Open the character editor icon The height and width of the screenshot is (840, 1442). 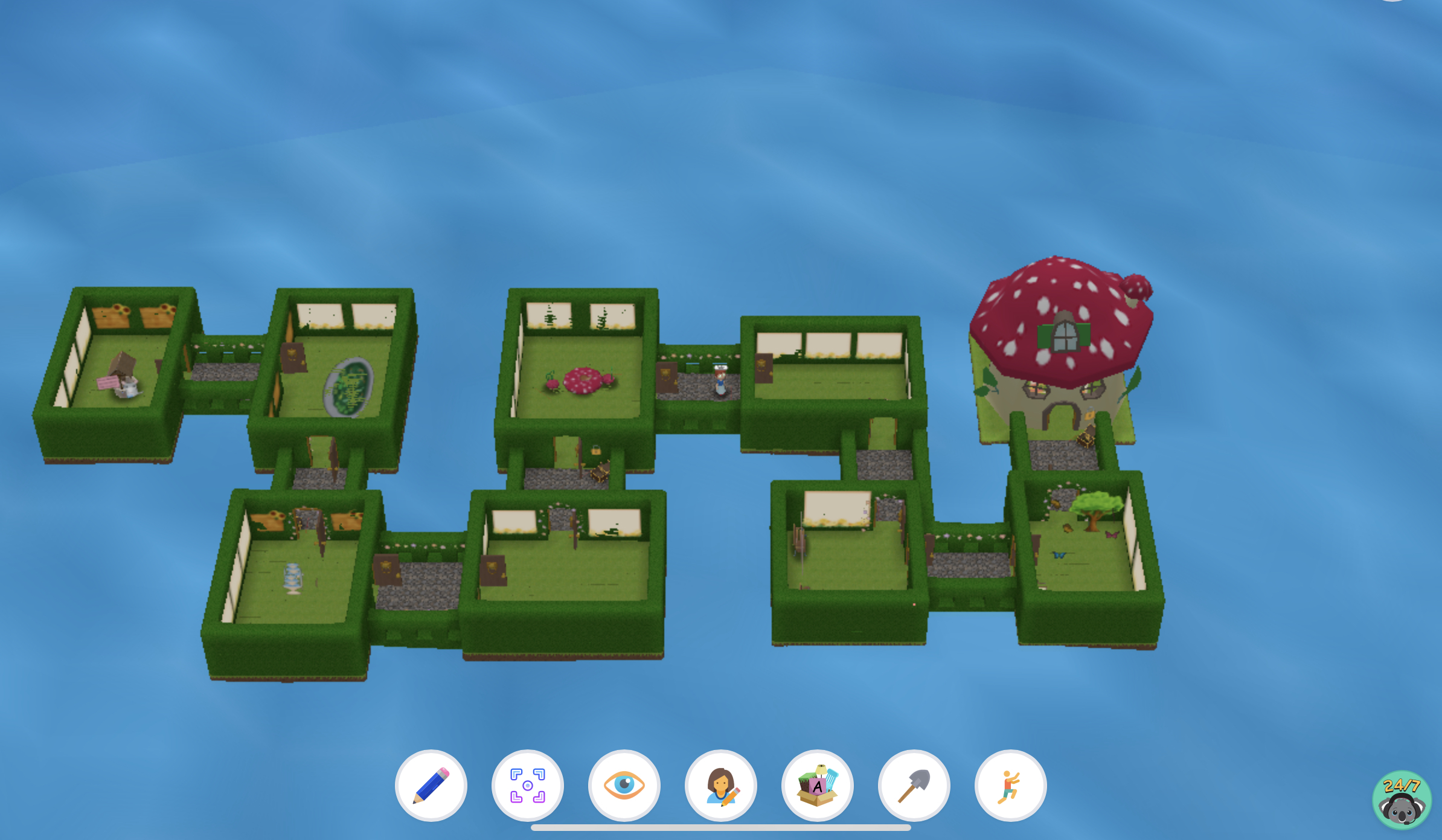tap(720, 784)
